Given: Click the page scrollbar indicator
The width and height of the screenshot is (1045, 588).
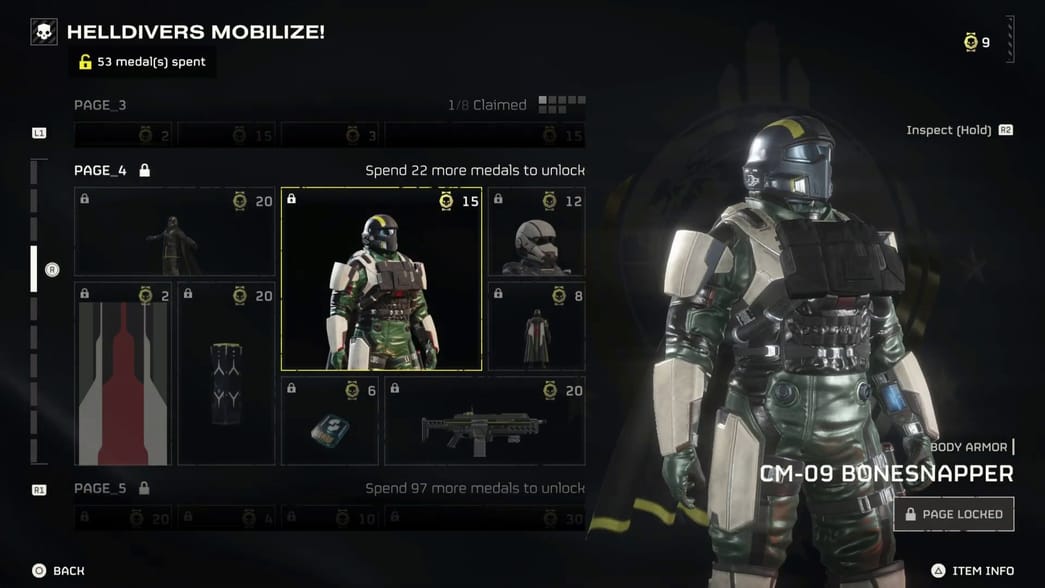Looking at the screenshot, I should (34, 268).
